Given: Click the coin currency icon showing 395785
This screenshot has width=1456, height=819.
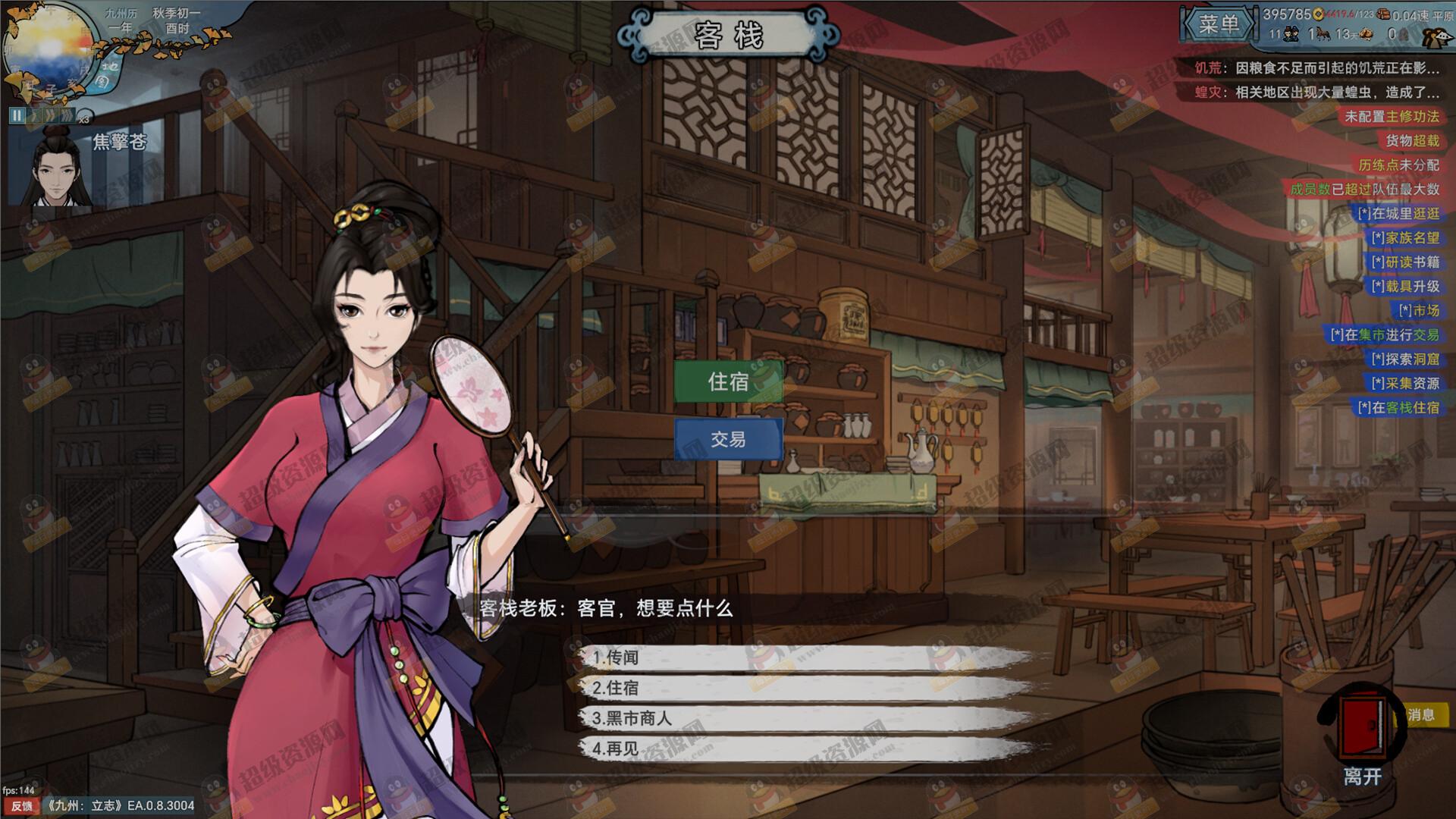Looking at the screenshot, I should click(1319, 14).
